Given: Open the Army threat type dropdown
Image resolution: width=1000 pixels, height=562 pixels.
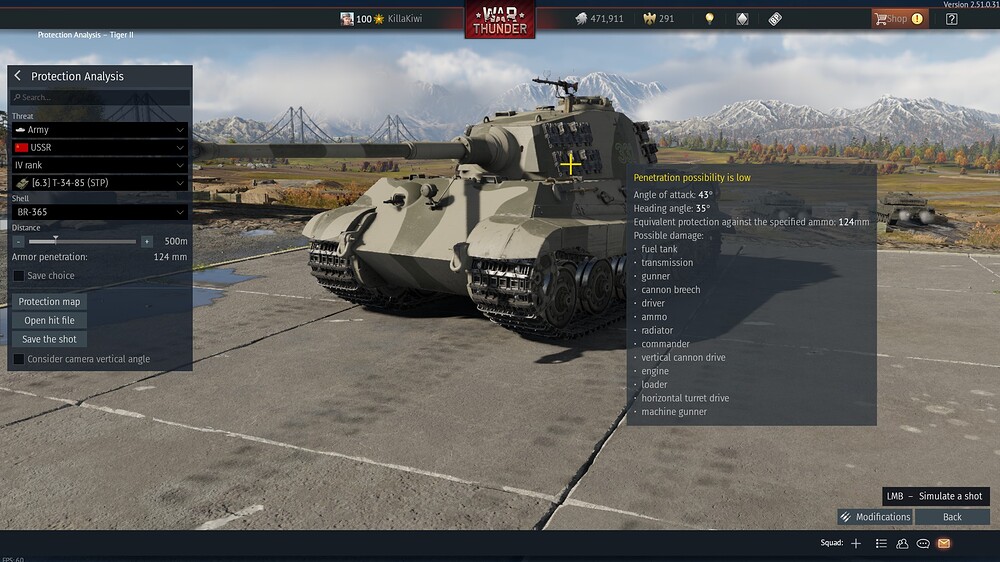Looking at the screenshot, I should (x=100, y=130).
